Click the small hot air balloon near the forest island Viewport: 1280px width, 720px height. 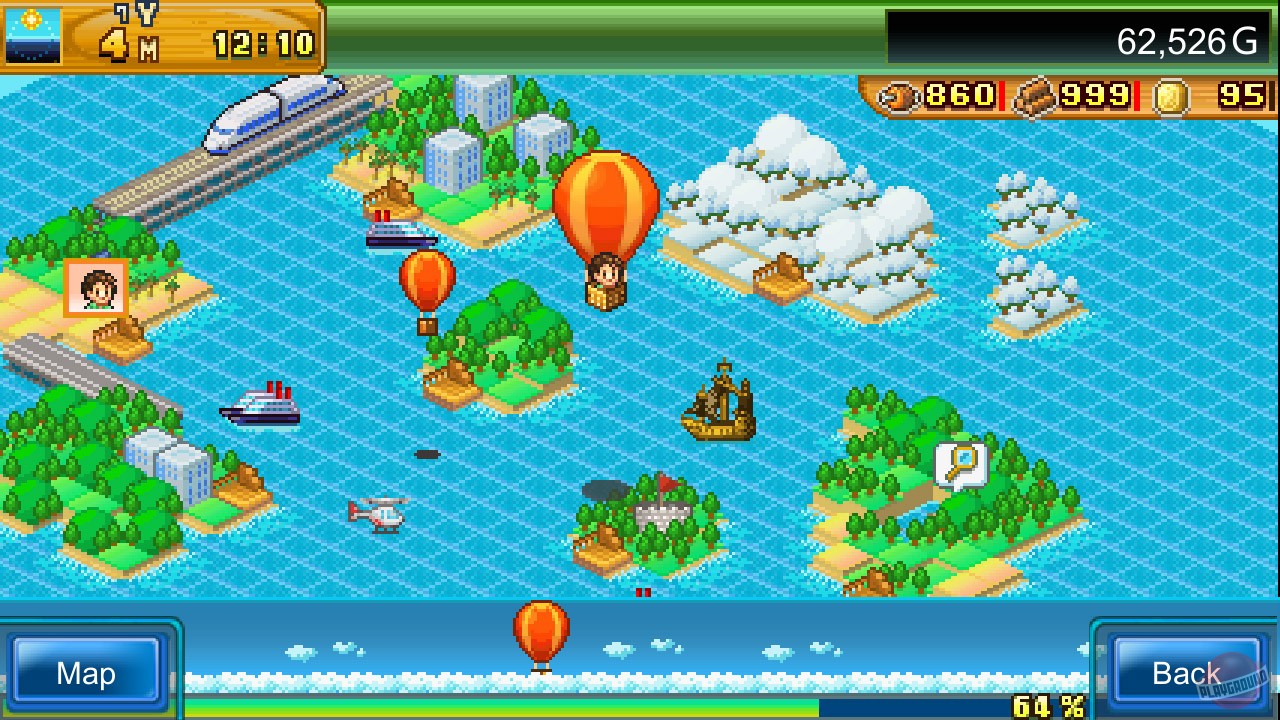tap(426, 285)
